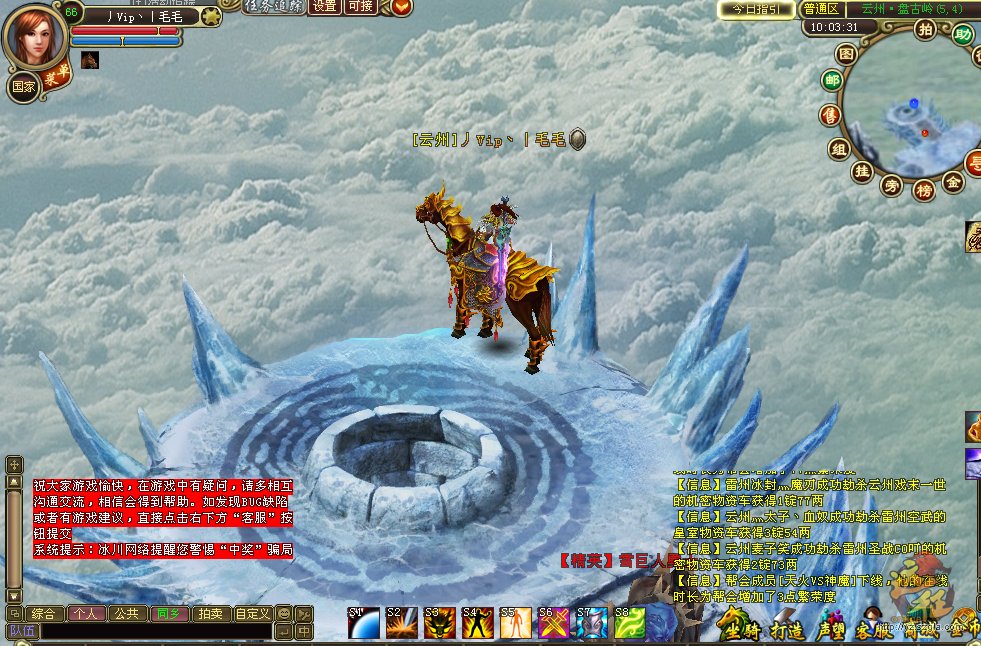Click the 设置 settings button
981x646 pixels.
(324, 6)
